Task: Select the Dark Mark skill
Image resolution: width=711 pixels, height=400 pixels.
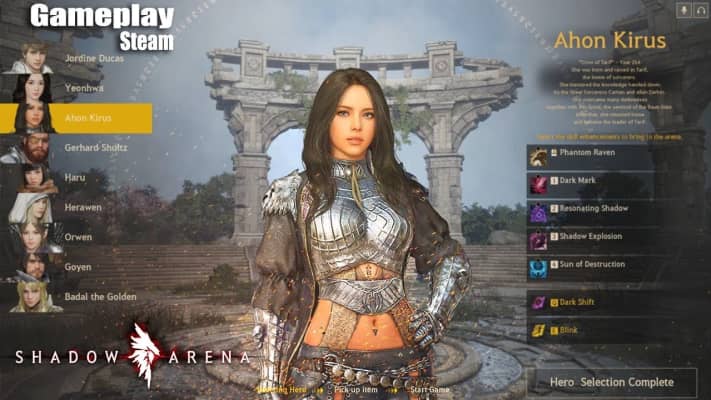Action: pyautogui.click(x=590, y=184)
